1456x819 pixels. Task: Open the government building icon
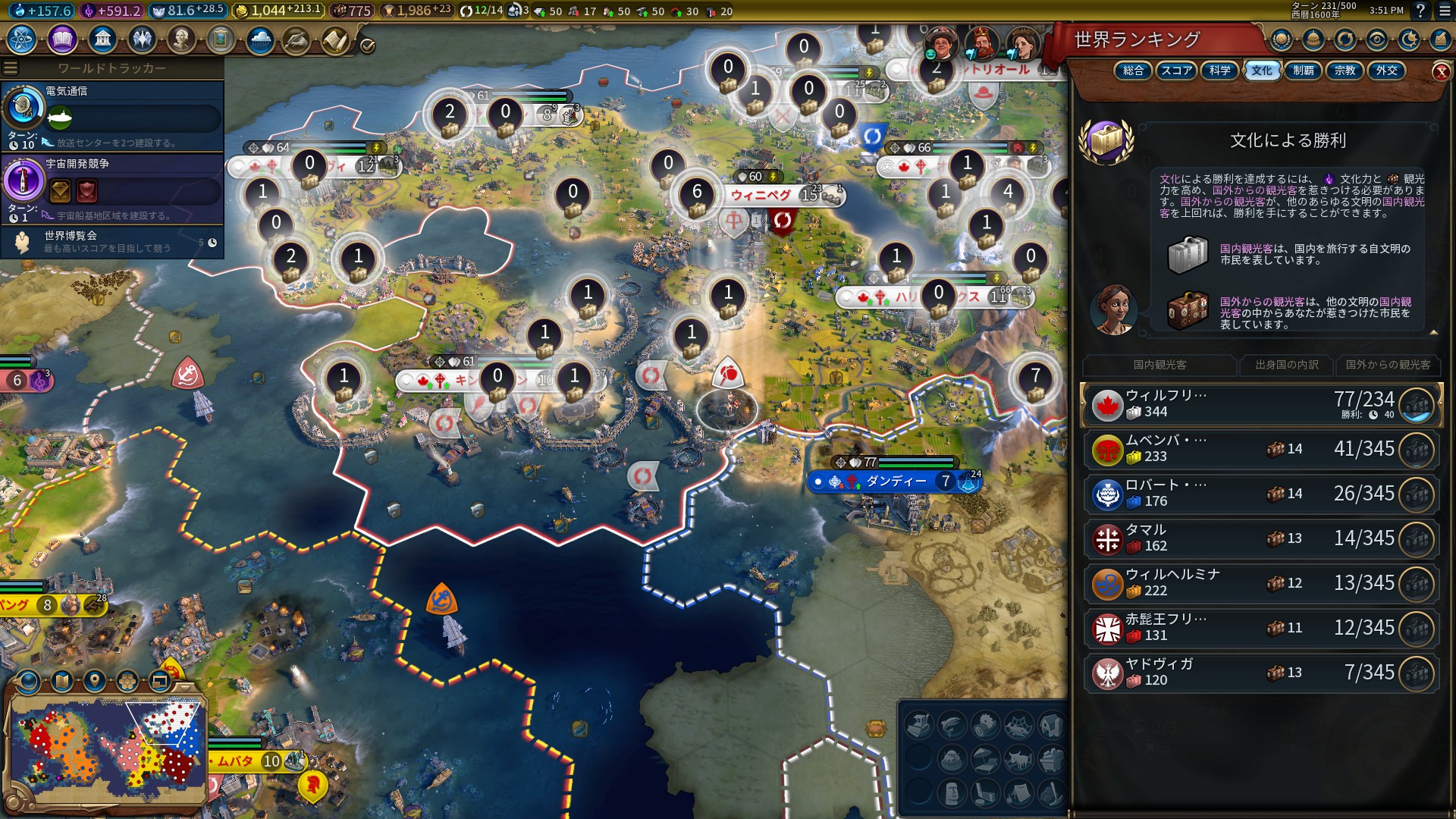pyautogui.click(x=102, y=39)
